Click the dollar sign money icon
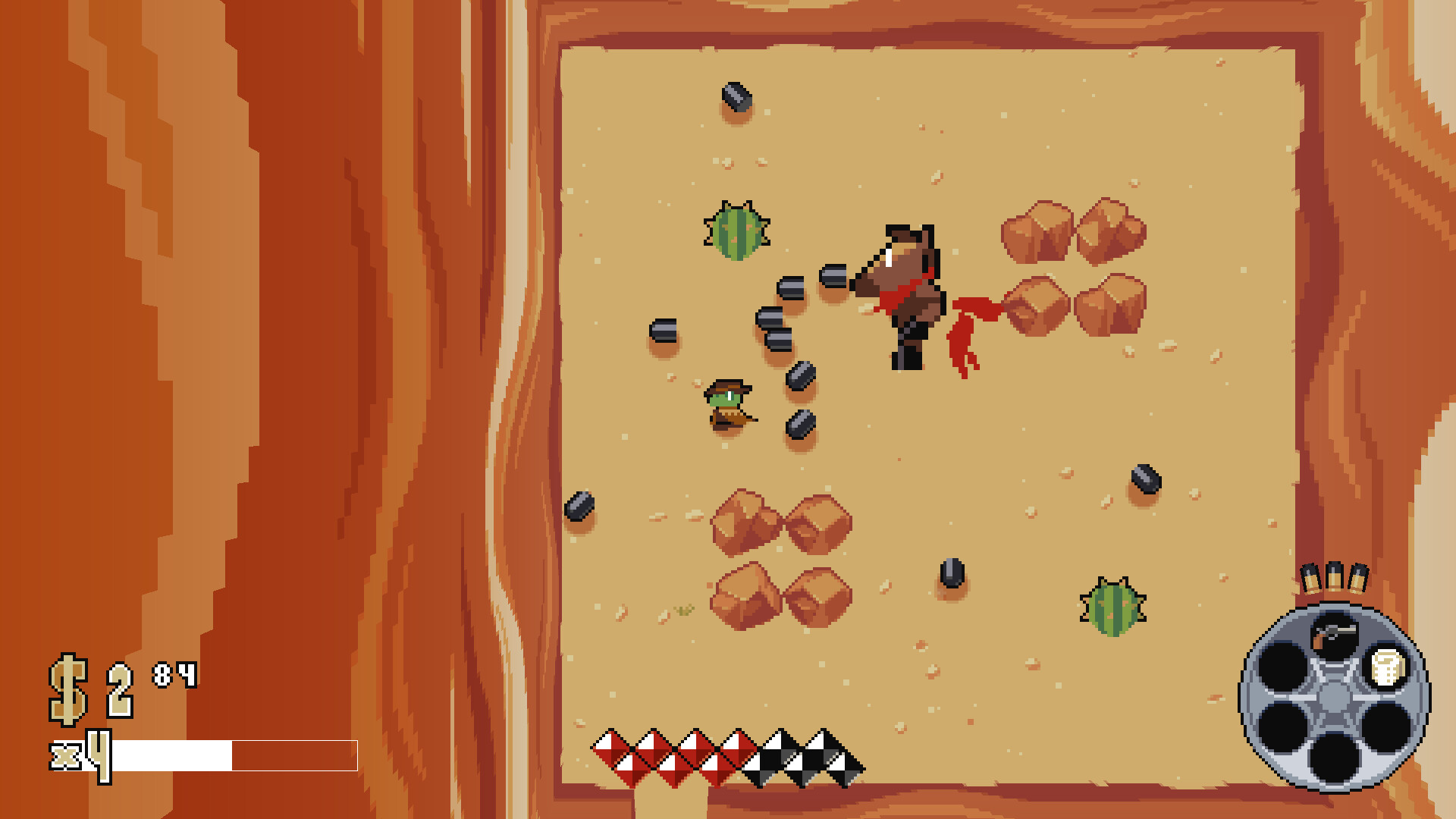This screenshot has width=1456, height=819. pos(67,681)
